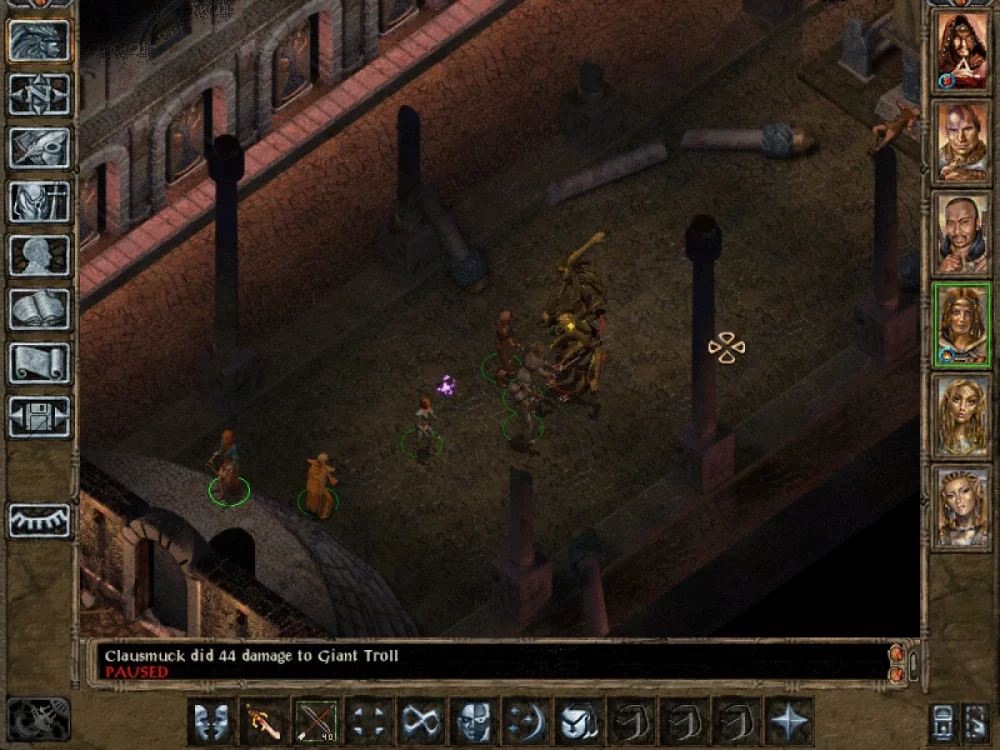Select the green-highlighted portrait with the headband
Image resolution: width=1000 pixels, height=750 pixels.
pyautogui.click(x=961, y=323)
